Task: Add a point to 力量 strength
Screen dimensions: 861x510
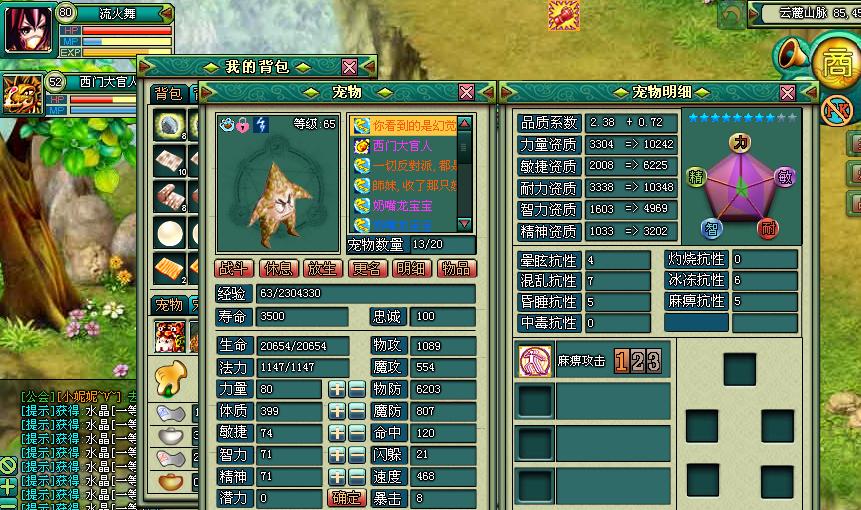Action: [x=337, y=389]
